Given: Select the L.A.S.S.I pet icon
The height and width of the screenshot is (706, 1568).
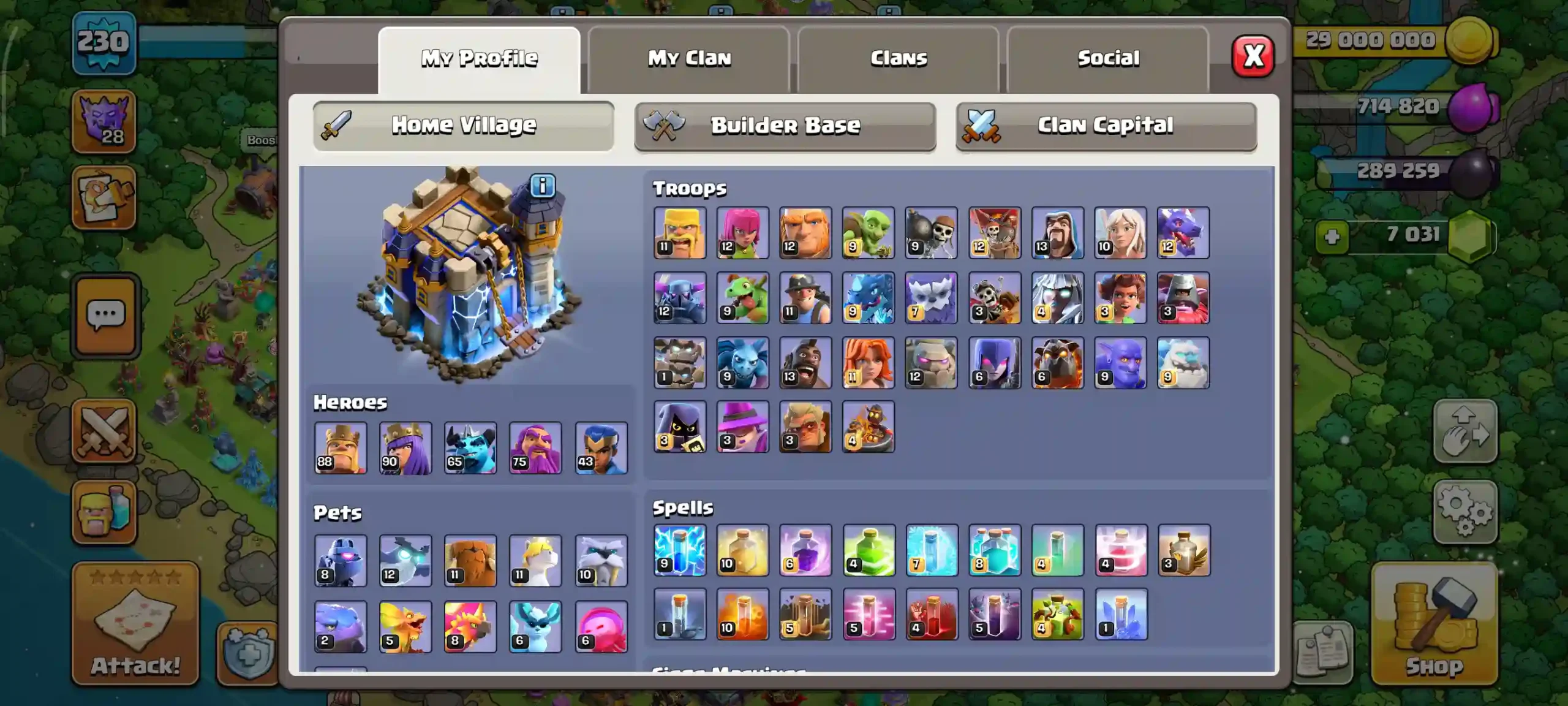Looking at the screenshot, I should coord(340,561).
